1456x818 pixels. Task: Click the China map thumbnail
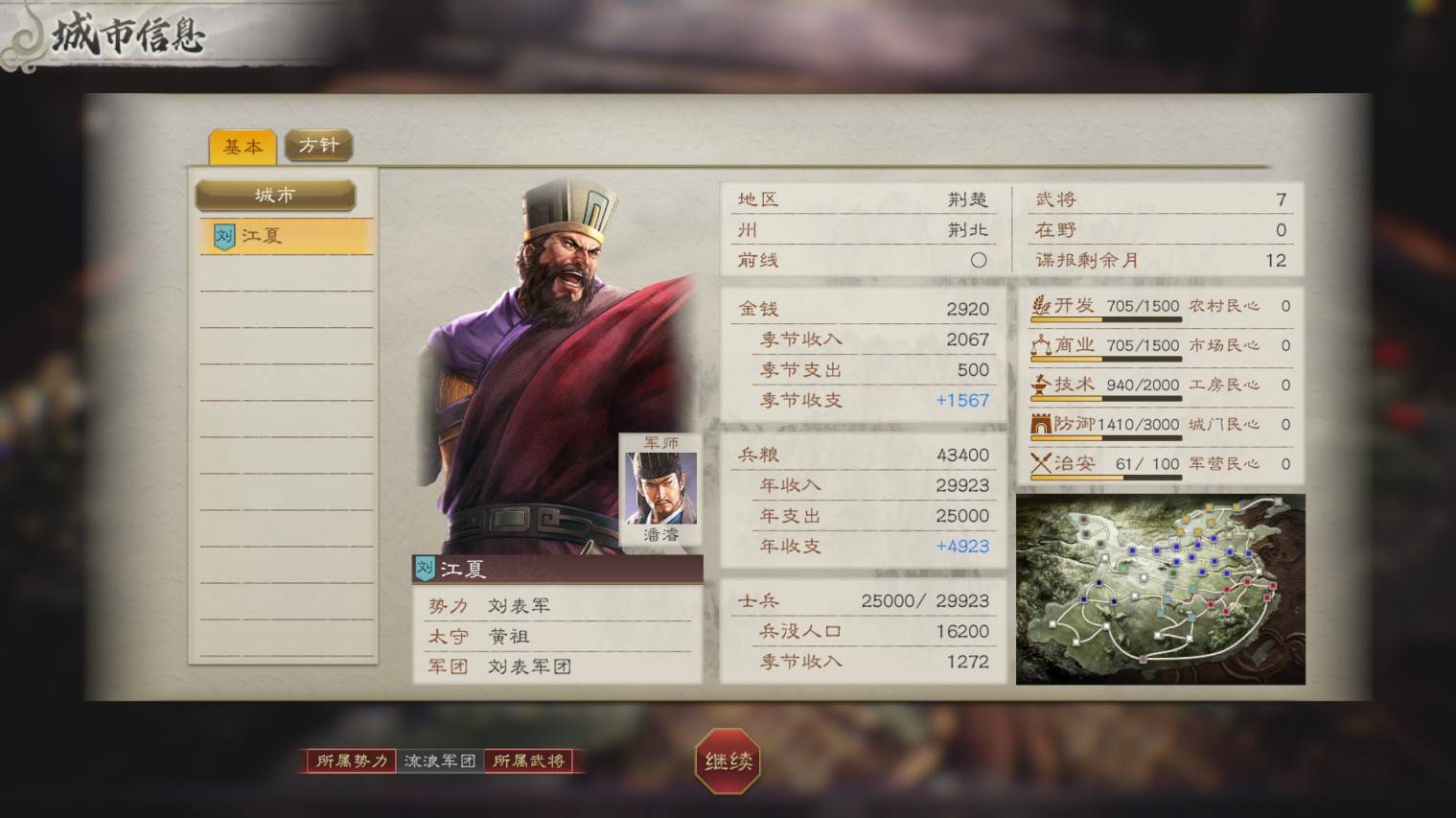click(x=1160, y=589)
